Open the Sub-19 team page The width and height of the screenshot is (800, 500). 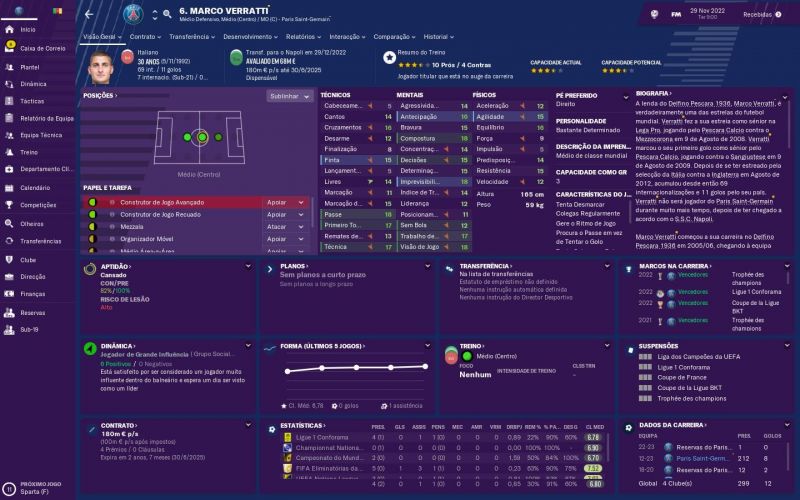pos(29,328)
